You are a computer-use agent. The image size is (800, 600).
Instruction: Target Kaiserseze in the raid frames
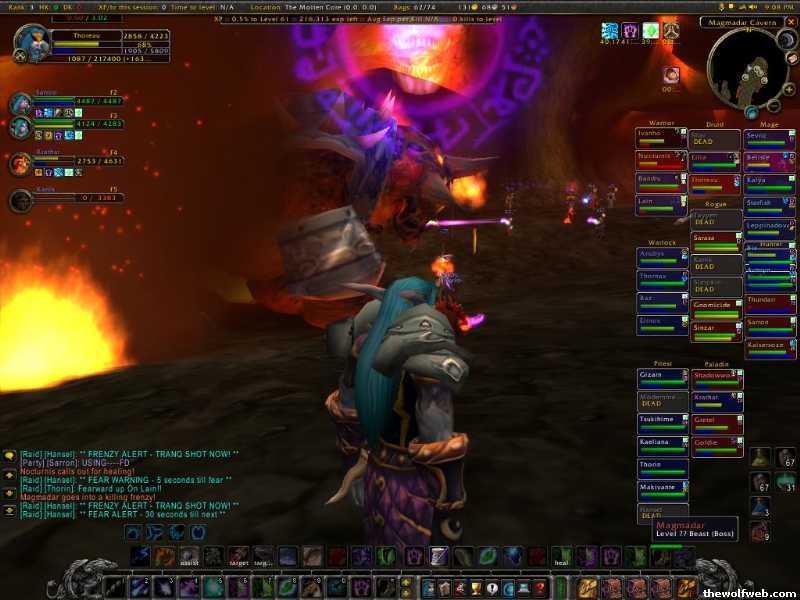click(x=769, y=348)
